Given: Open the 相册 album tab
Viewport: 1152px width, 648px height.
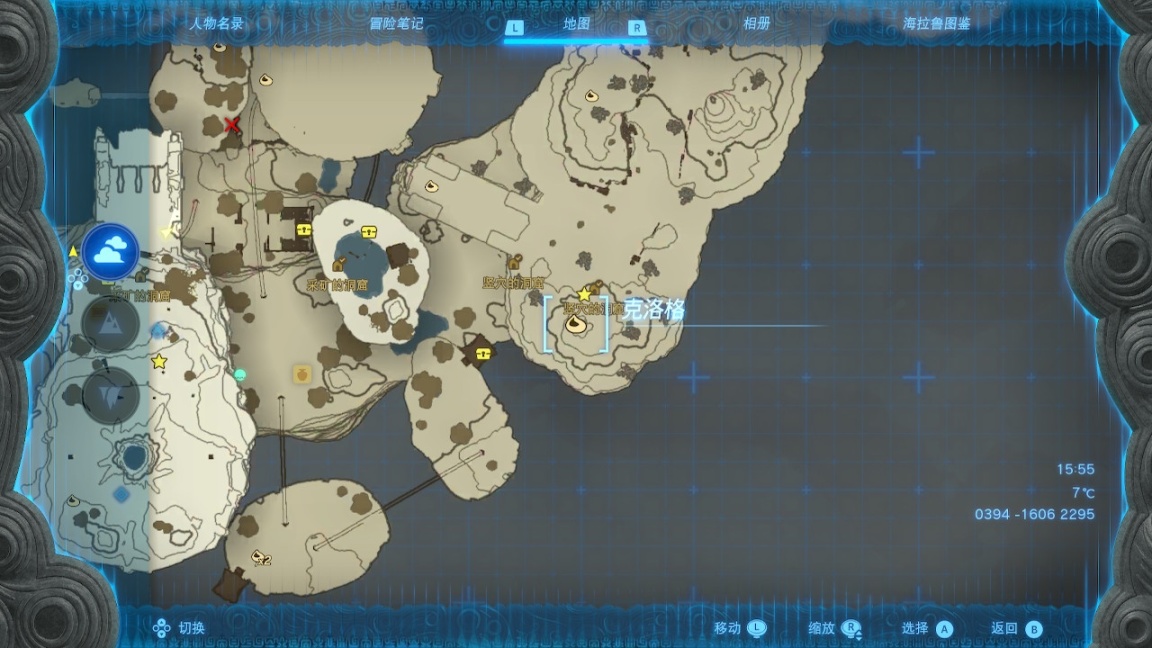Looking at the screenshot, I should 756,24.
